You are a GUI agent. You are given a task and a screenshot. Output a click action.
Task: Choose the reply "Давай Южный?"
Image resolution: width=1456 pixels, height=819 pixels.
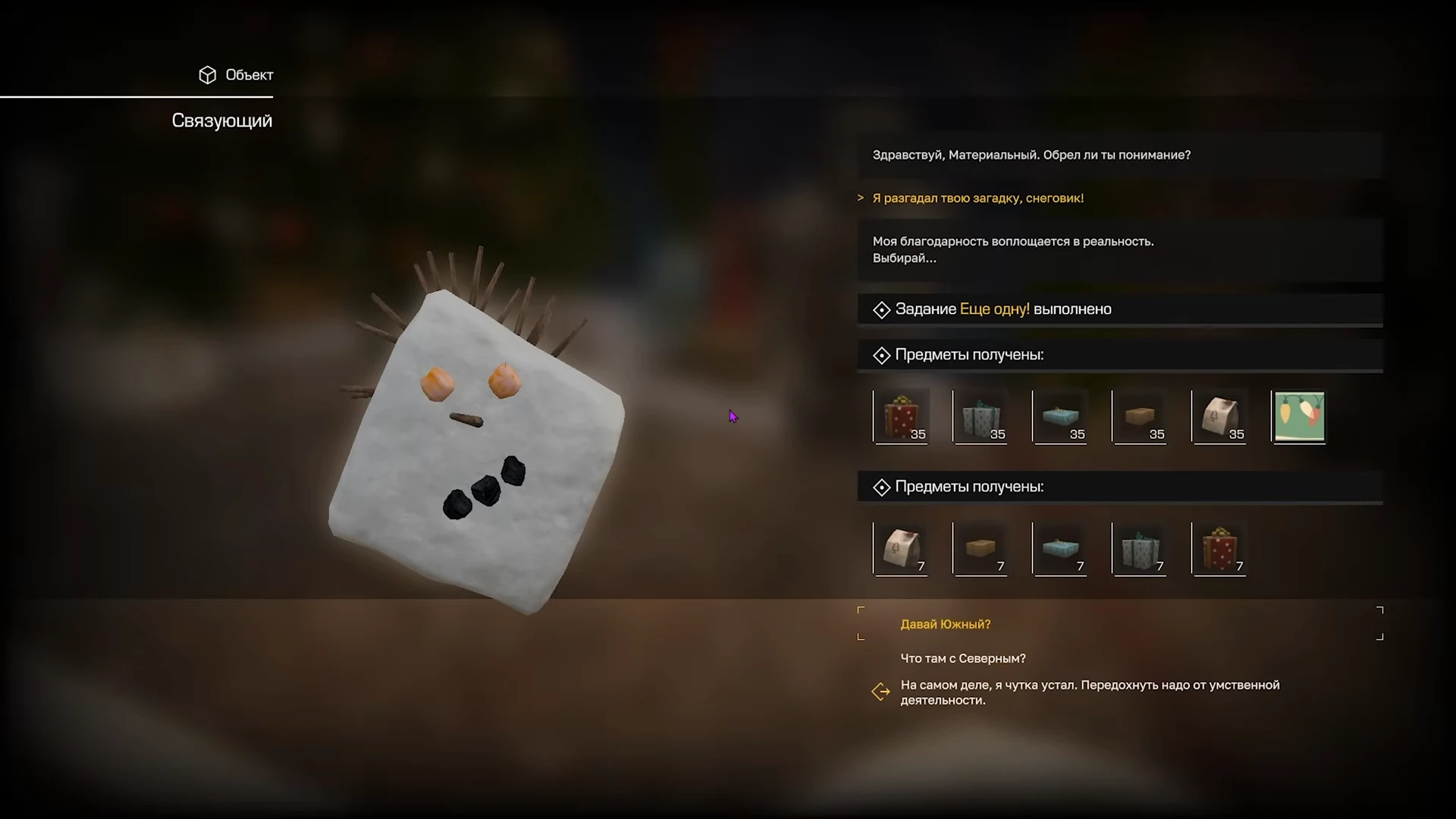point(945,624)
